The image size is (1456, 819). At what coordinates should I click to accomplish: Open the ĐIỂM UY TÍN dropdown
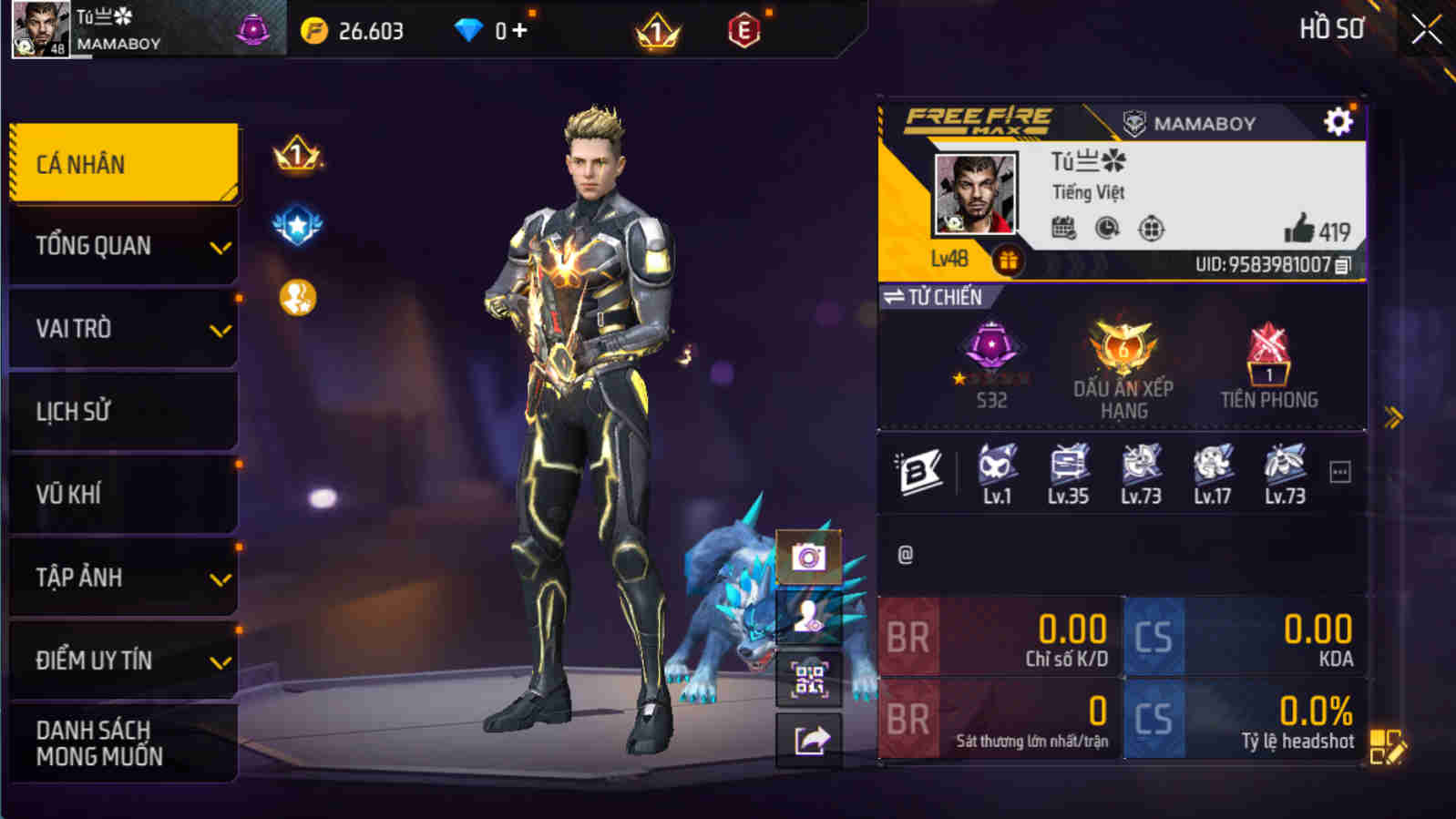123,661
